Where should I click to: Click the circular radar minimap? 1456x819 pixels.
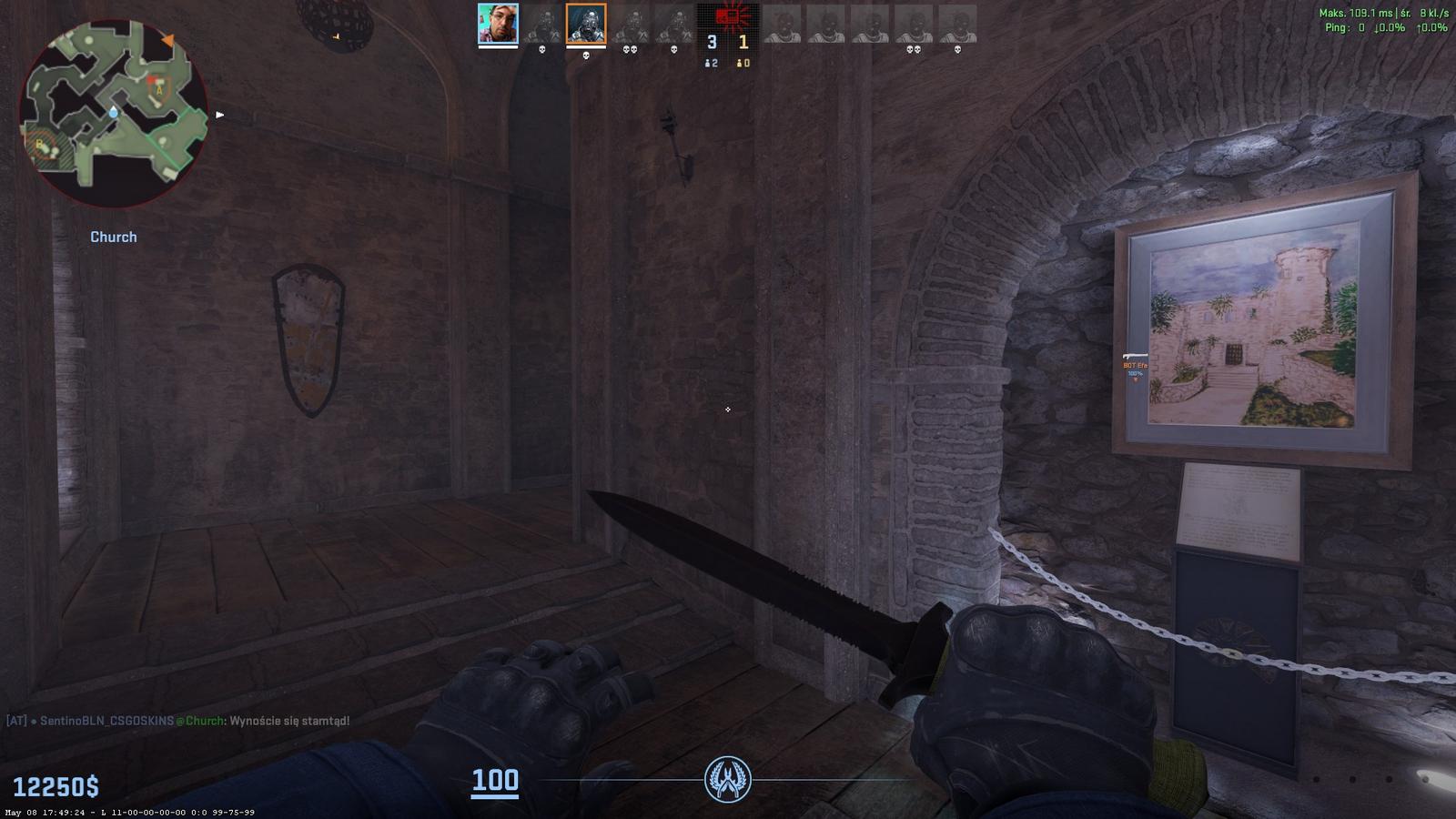pyautogui.click(x=114, y=114)
